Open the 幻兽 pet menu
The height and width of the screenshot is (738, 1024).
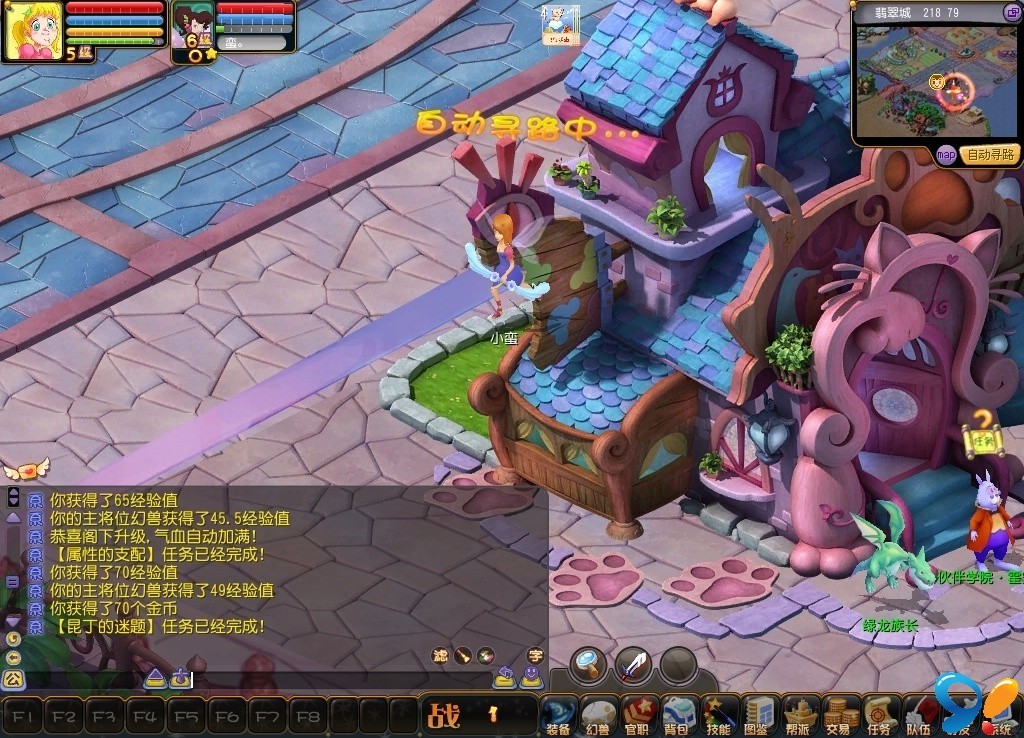598,714
